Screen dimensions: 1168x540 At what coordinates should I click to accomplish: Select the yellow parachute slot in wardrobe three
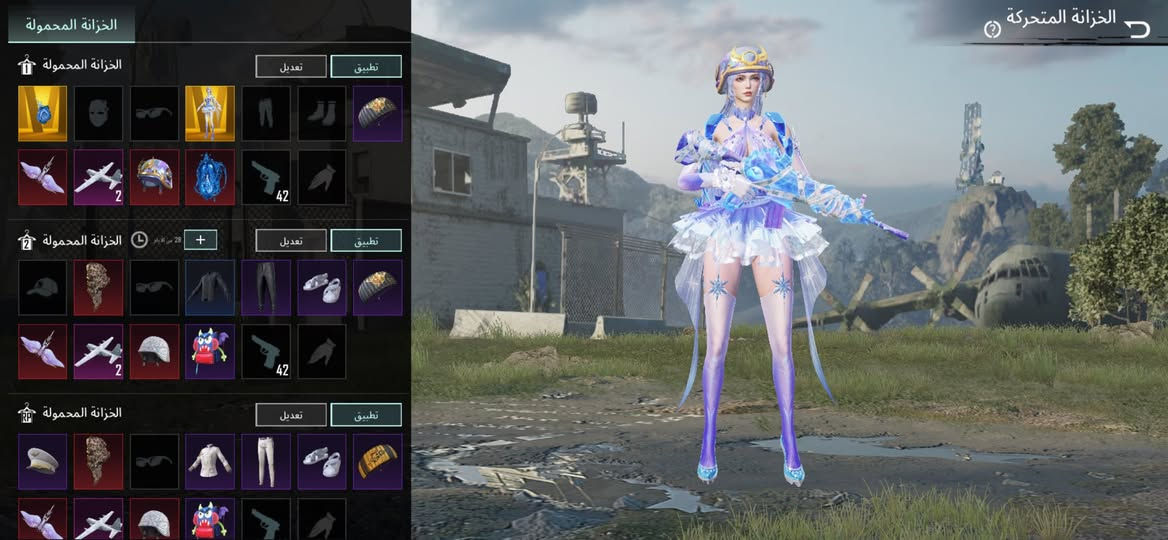coord(378,461)
